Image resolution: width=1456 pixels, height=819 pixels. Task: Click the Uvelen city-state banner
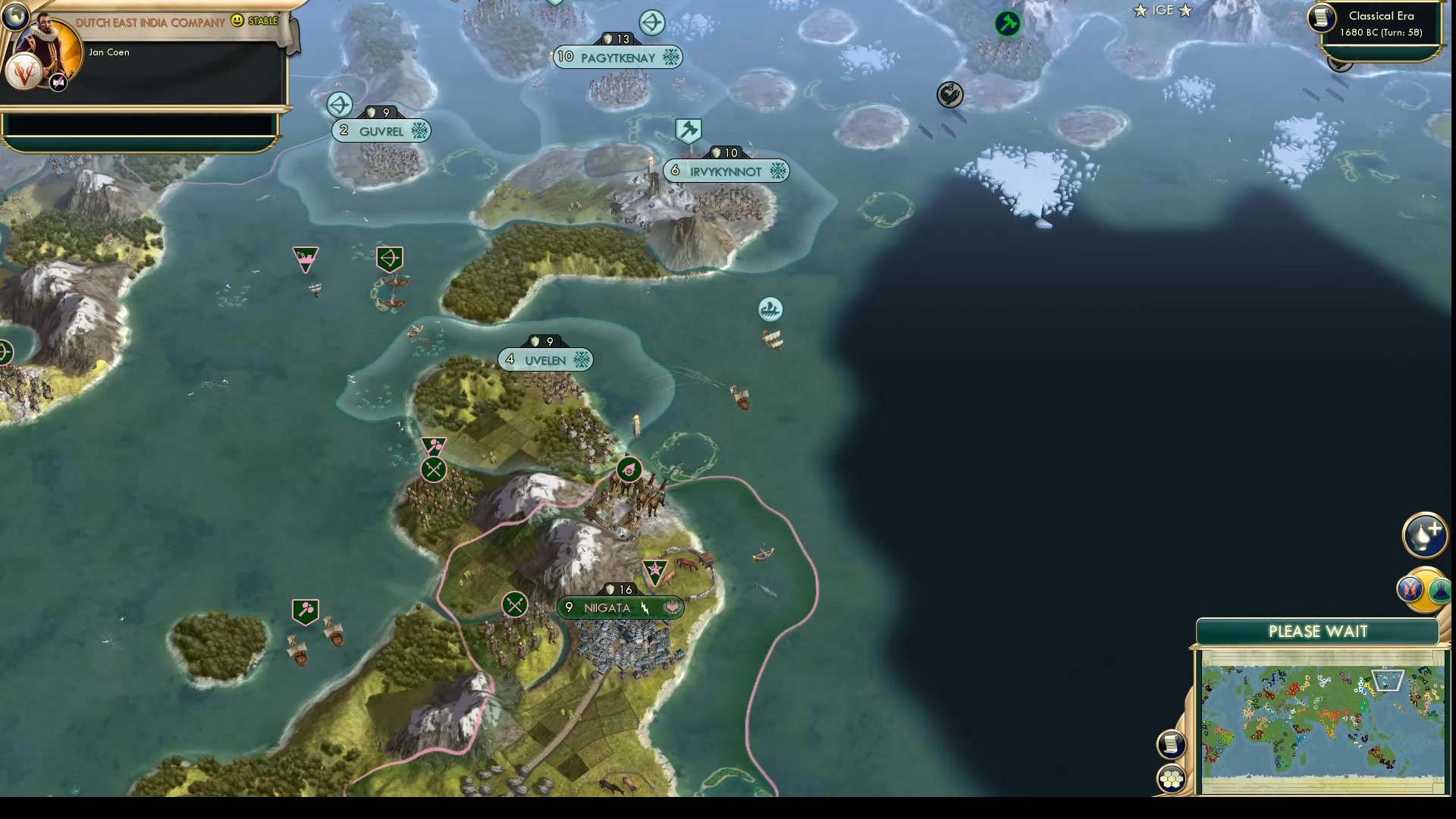[x=545, y=359]
